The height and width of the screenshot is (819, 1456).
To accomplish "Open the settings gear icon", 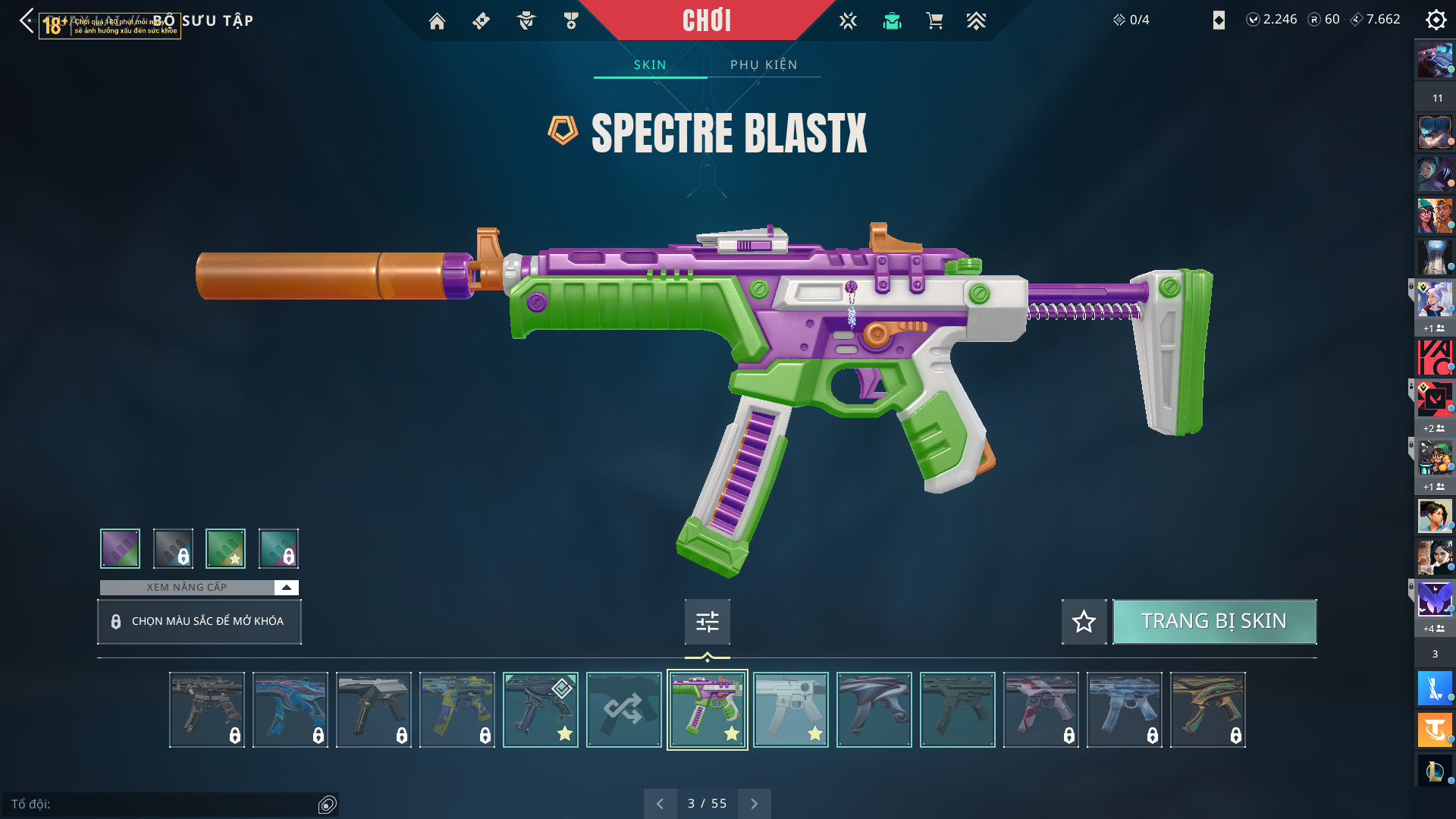I will click(x=1436, y=20).
